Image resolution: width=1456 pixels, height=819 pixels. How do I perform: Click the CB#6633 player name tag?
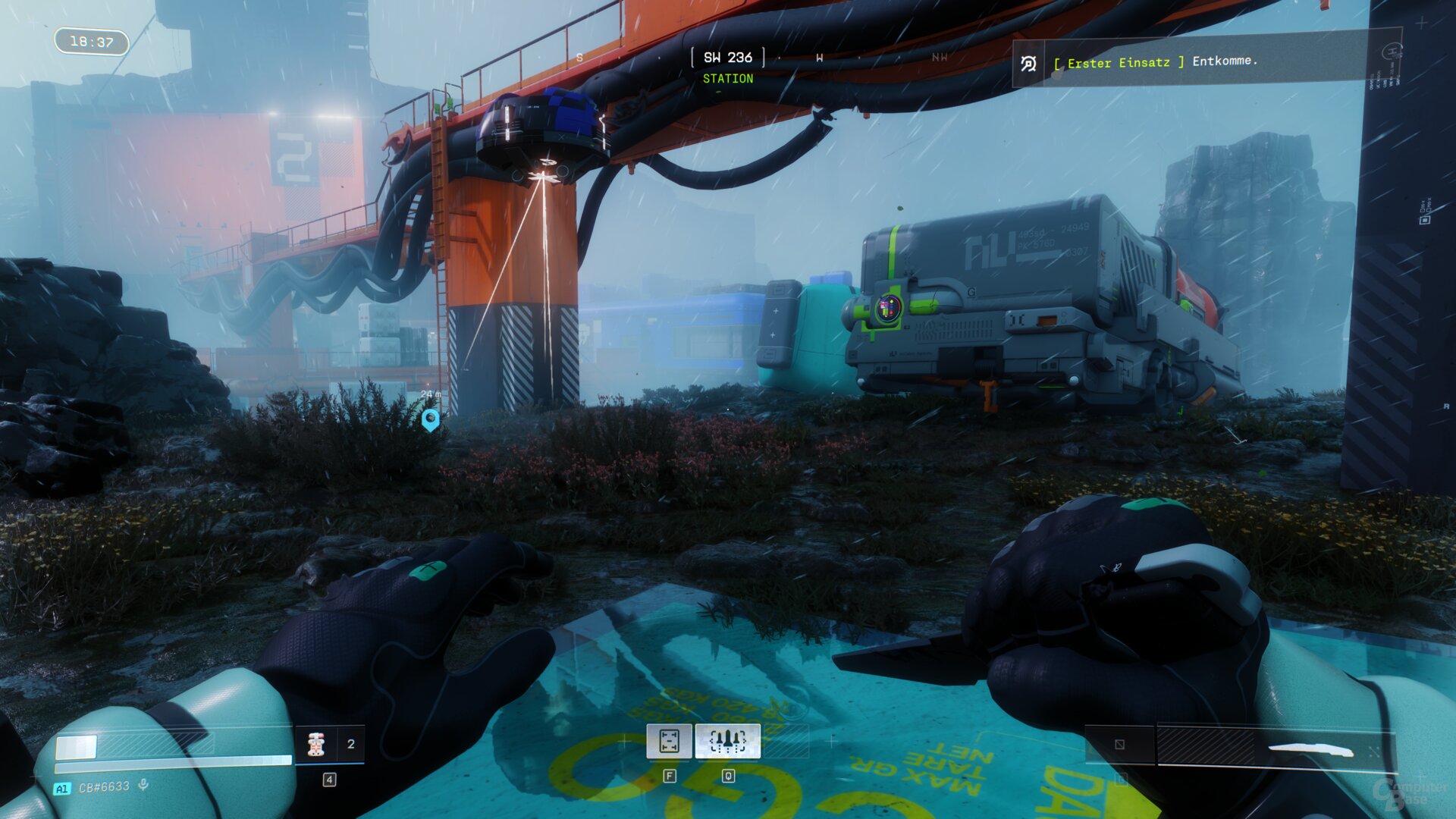(104, 787)
